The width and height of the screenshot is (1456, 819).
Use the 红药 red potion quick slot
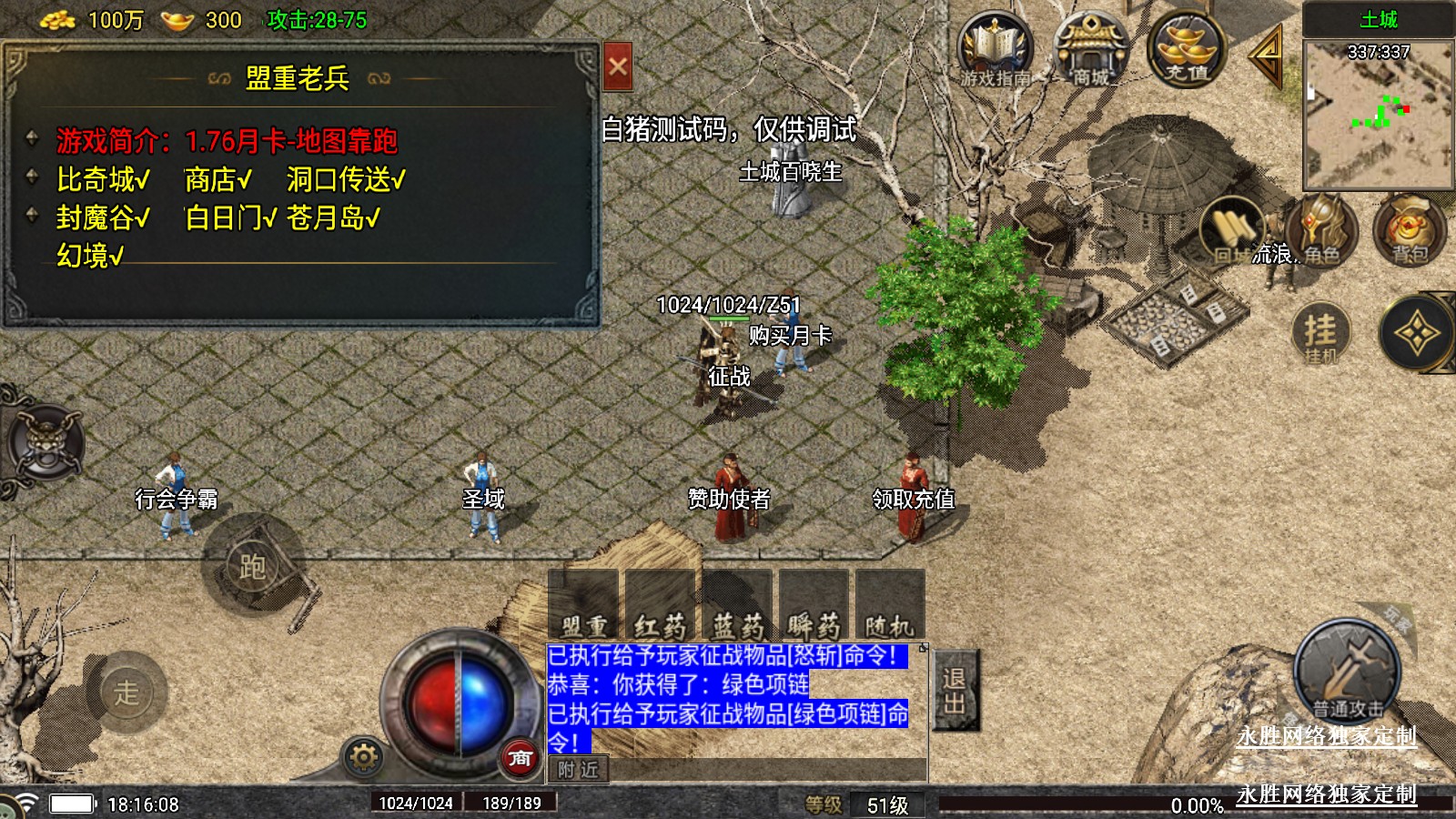click(660, 603)
